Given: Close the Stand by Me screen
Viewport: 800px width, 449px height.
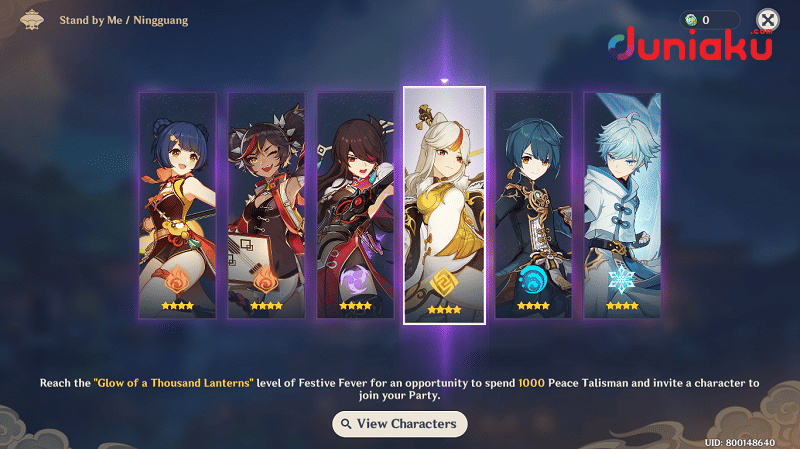Looking at the screenshot, I should (x=767, y=20).
